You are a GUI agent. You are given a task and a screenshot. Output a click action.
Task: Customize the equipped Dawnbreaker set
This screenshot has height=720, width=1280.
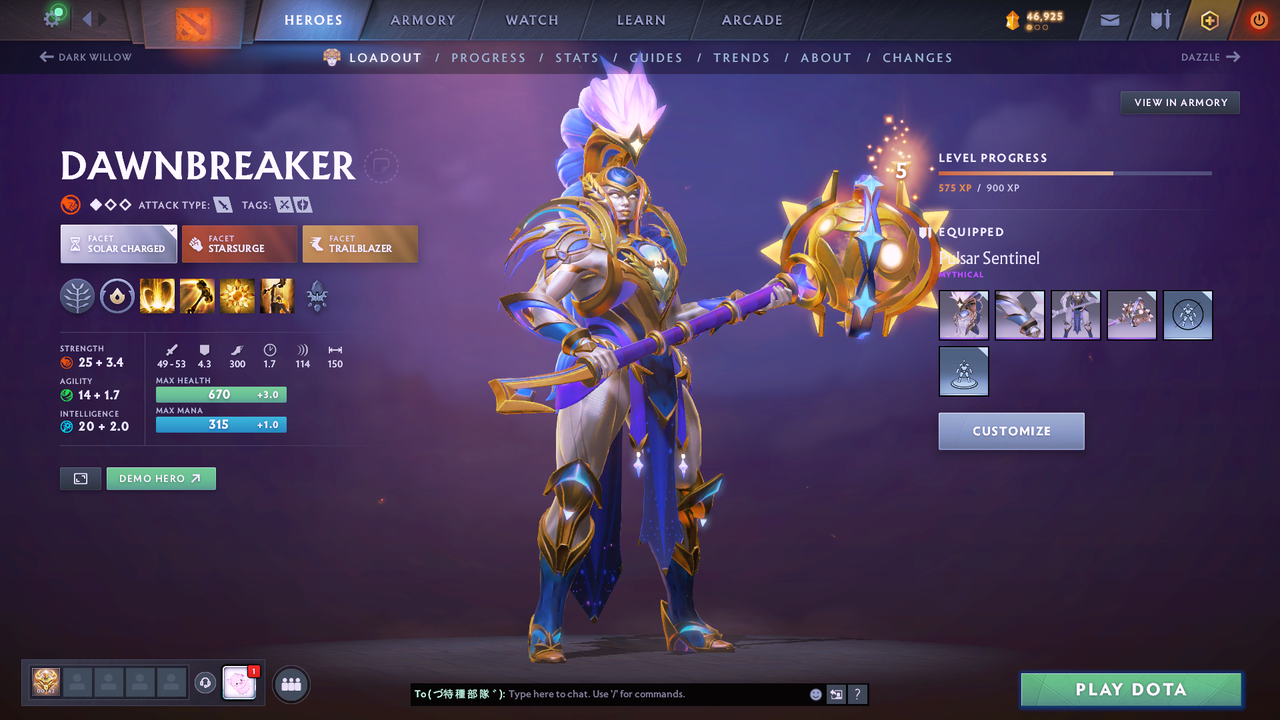point(1011,431)
